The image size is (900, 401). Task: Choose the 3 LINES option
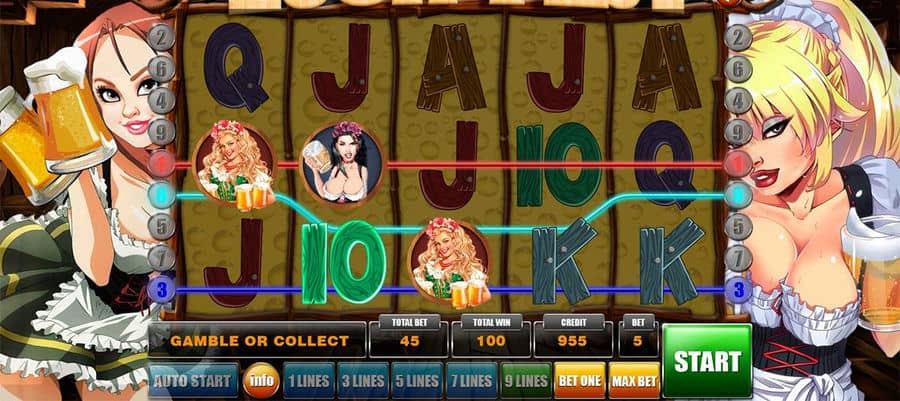pyautogui.click(x=362, y=381)
